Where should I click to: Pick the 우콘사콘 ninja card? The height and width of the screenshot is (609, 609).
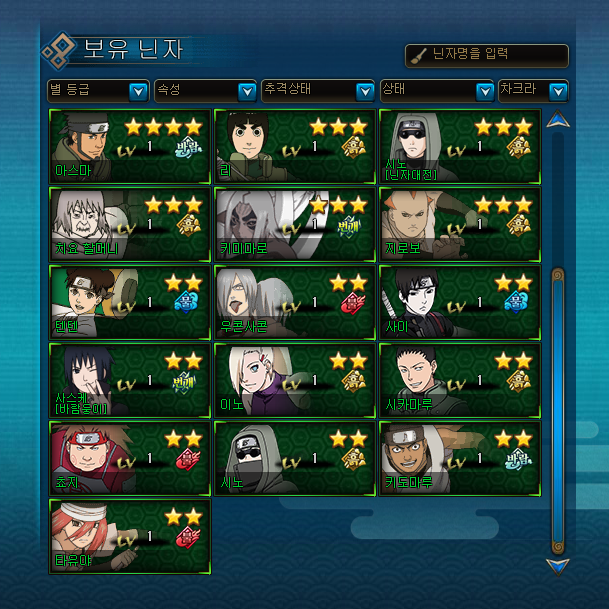295,302
